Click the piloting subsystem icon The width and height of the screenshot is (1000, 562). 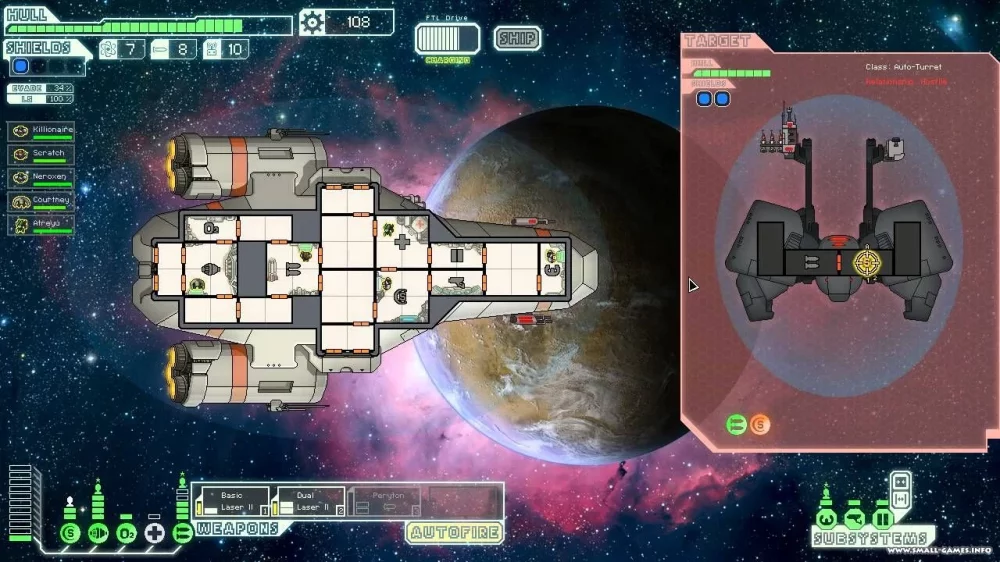826,519
